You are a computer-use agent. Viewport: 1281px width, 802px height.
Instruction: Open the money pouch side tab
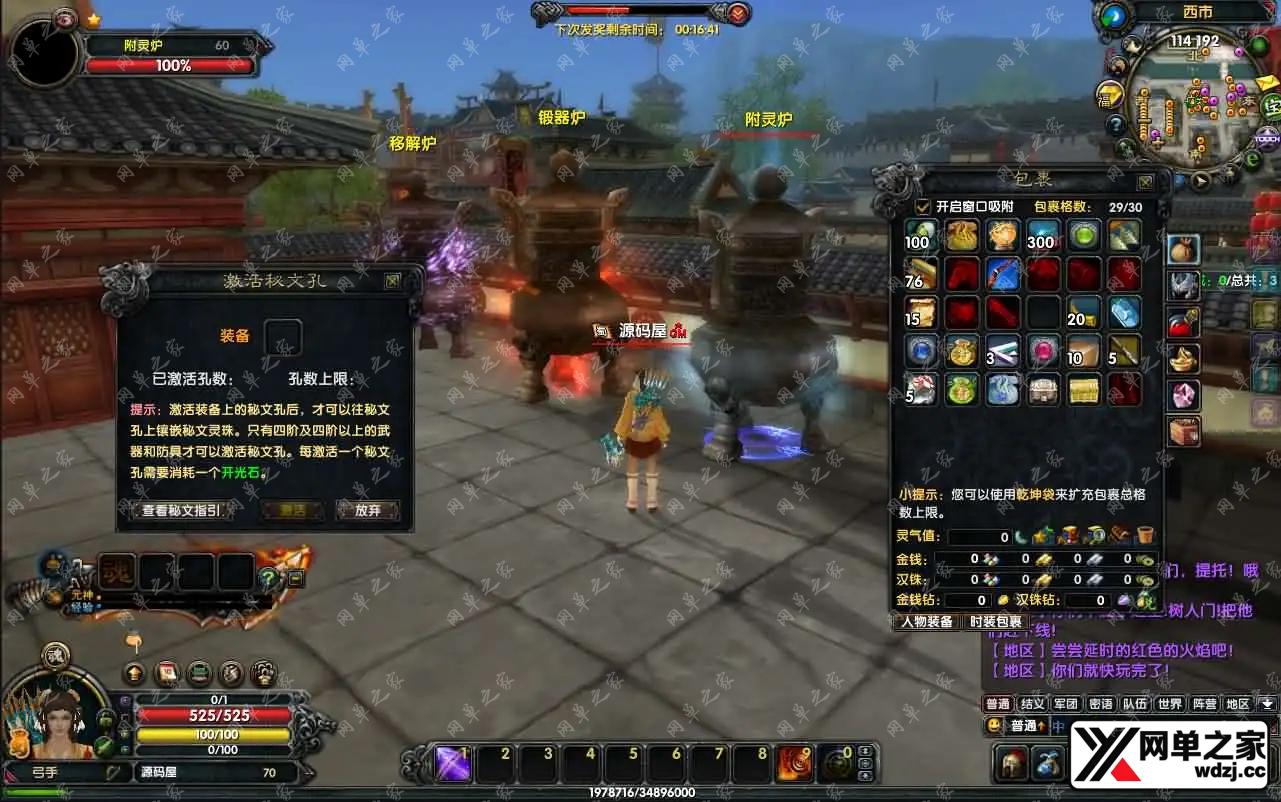(x=1184, y=249)
